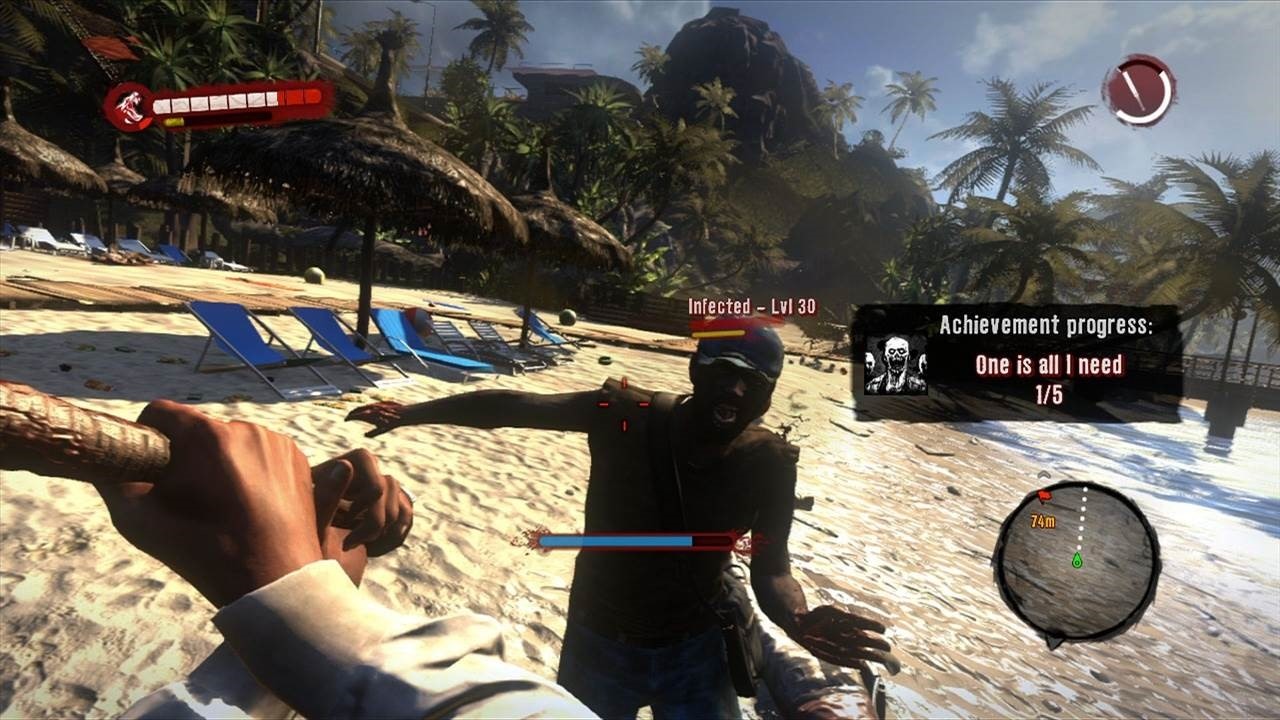Expand the Achievement progress panel
This screenshot has height=720, width=1280.
point(1015,360)
